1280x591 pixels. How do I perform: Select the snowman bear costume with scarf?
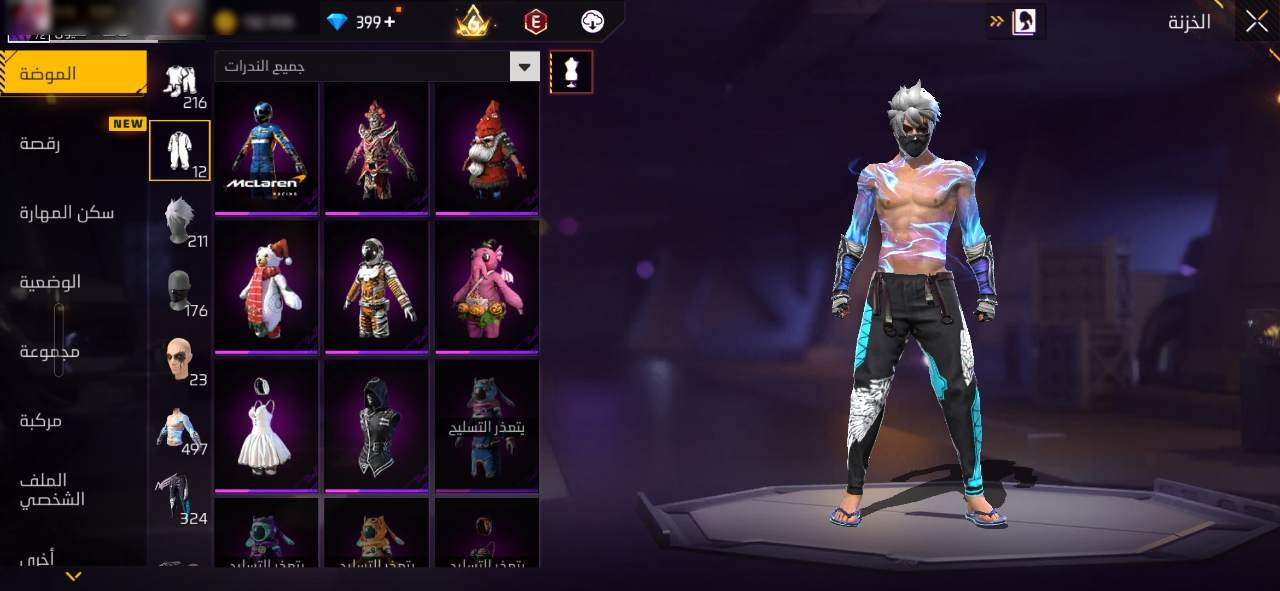[267, 286]
